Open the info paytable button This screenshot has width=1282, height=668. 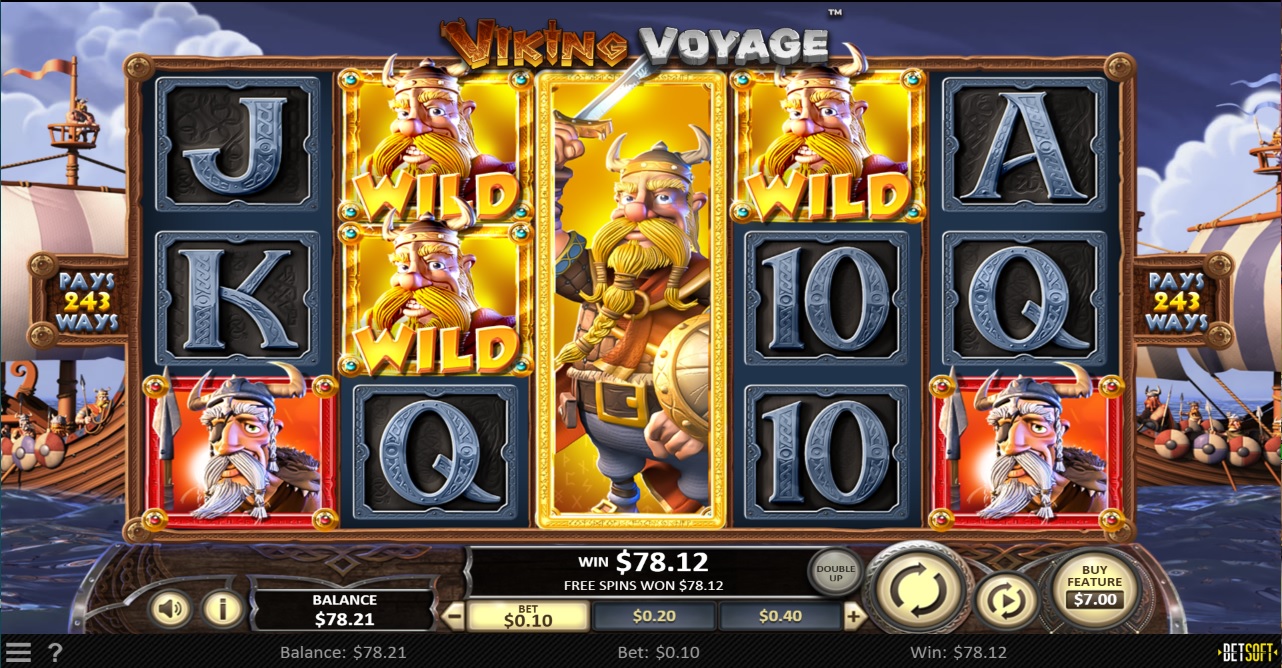point(222,607)
